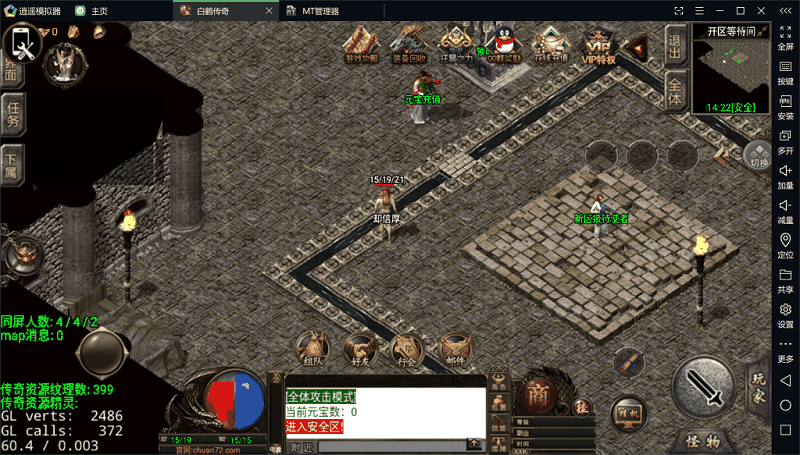Toggle the 挂机 auto-battle button
The image size is (800, 455).
pyautogui.click(x=629, y=412)
